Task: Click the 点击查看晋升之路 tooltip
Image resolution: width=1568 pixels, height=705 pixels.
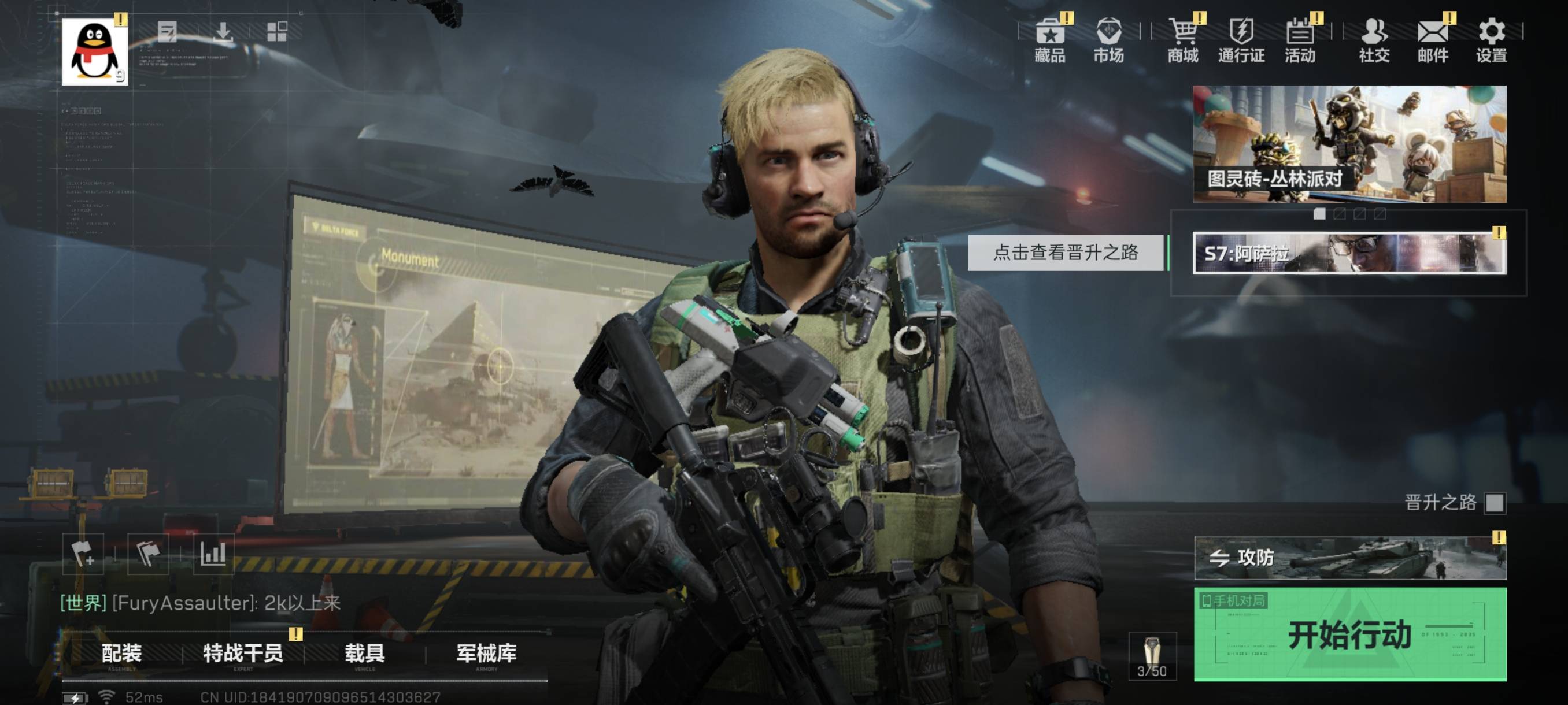Action: coord(1065,253)
